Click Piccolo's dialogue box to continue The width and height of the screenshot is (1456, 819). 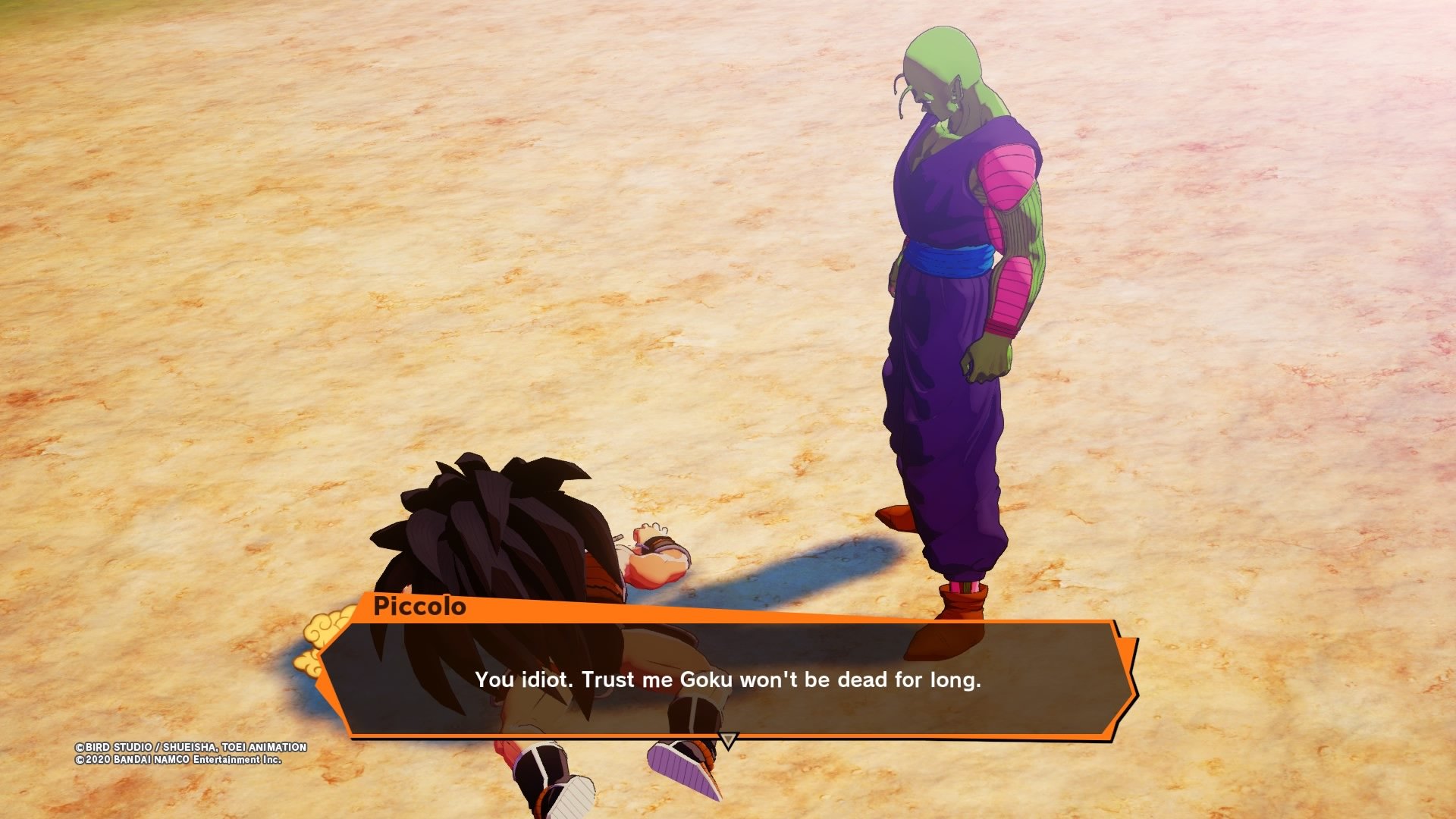coord(728,679)
